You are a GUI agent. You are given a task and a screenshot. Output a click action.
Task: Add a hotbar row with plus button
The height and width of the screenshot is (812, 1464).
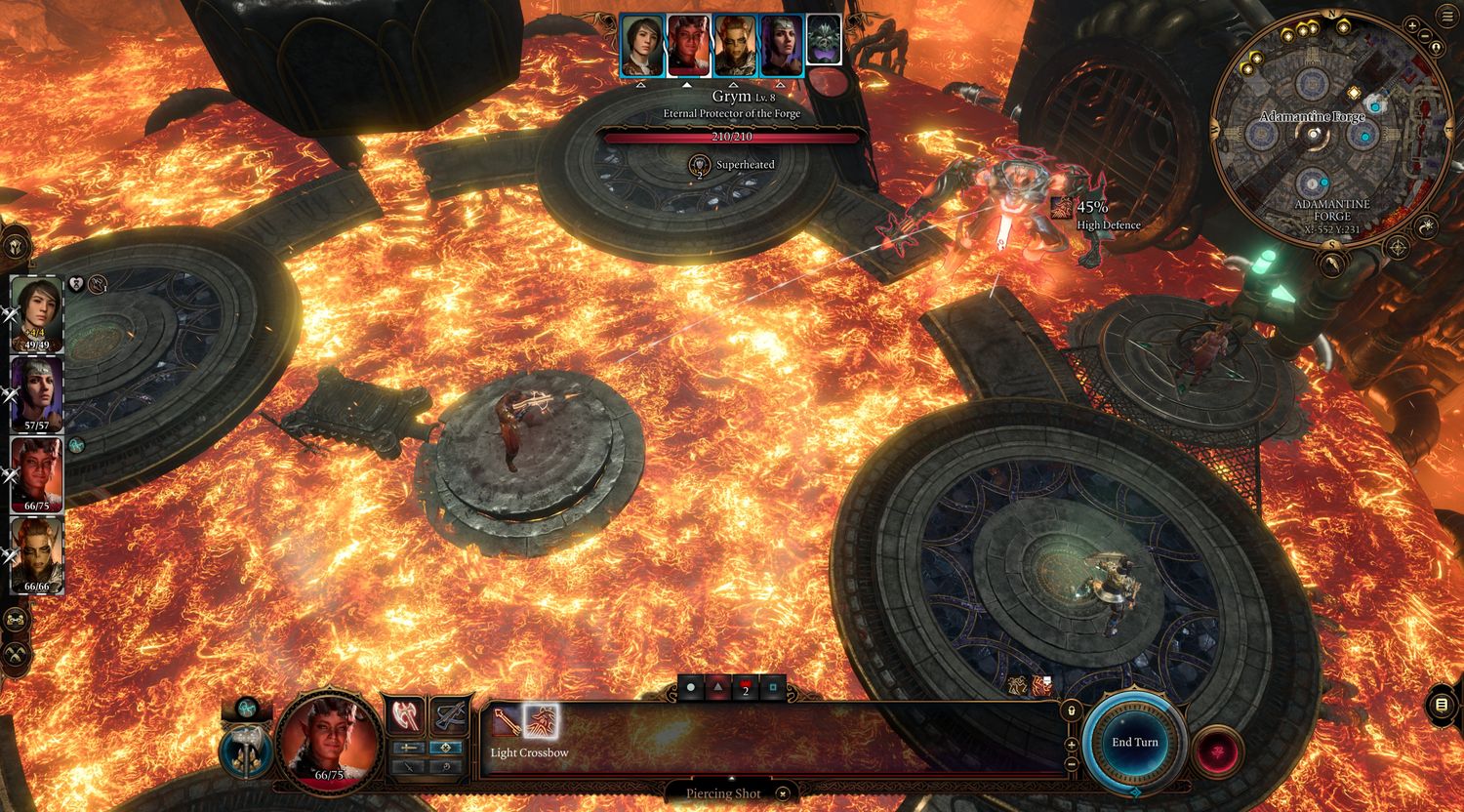(x=1072, y=745)
